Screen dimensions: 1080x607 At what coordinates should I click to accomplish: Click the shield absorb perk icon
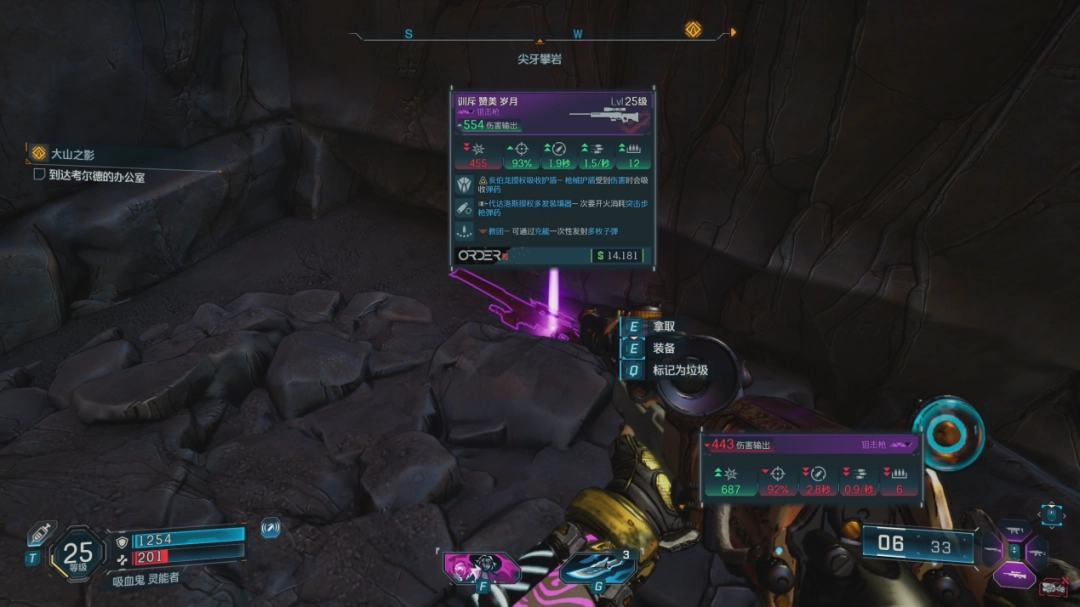[x=465, y=184]
